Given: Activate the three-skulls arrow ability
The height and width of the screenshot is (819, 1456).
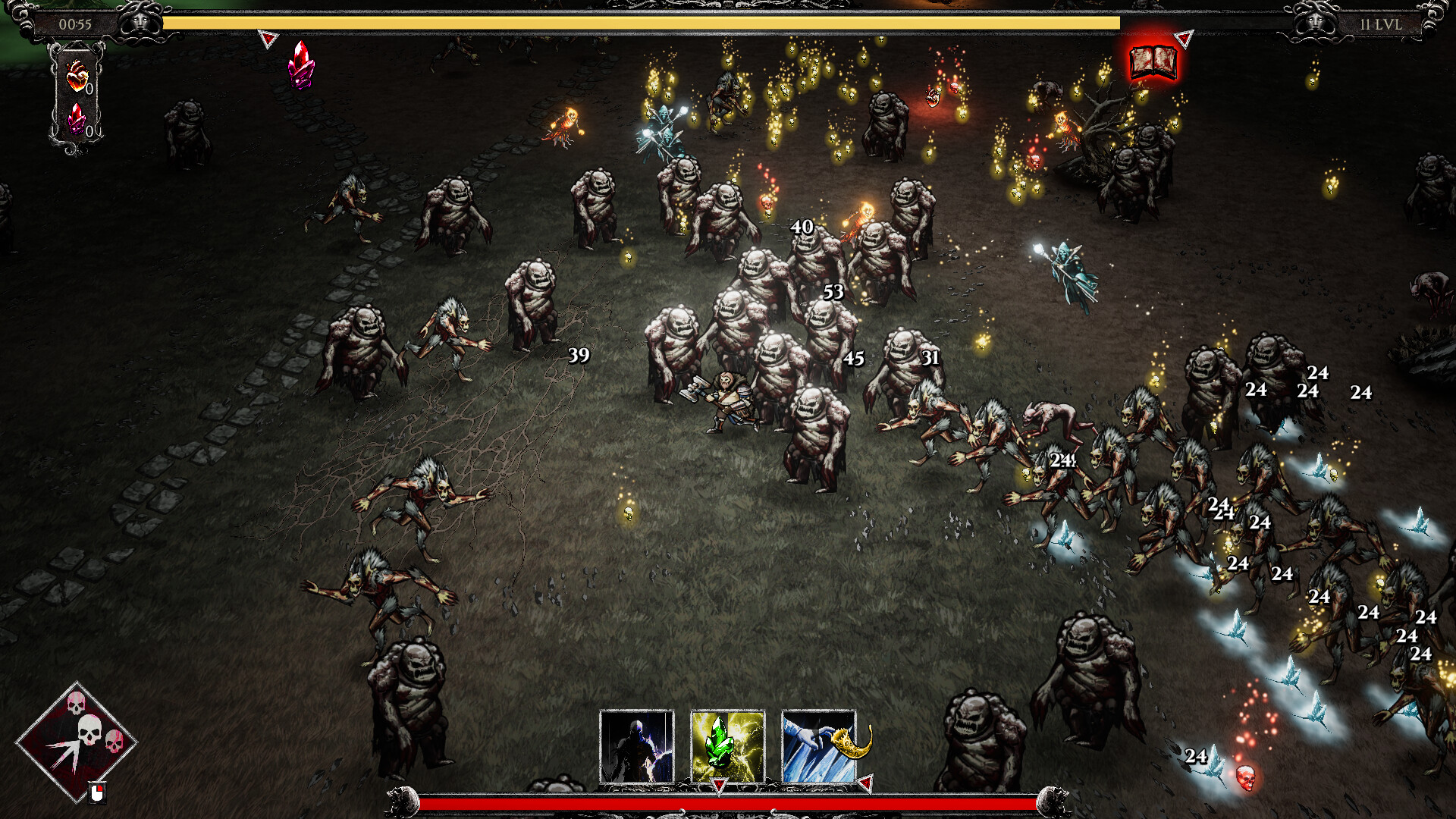Looking at the screenshot, I should click(76, 741).
